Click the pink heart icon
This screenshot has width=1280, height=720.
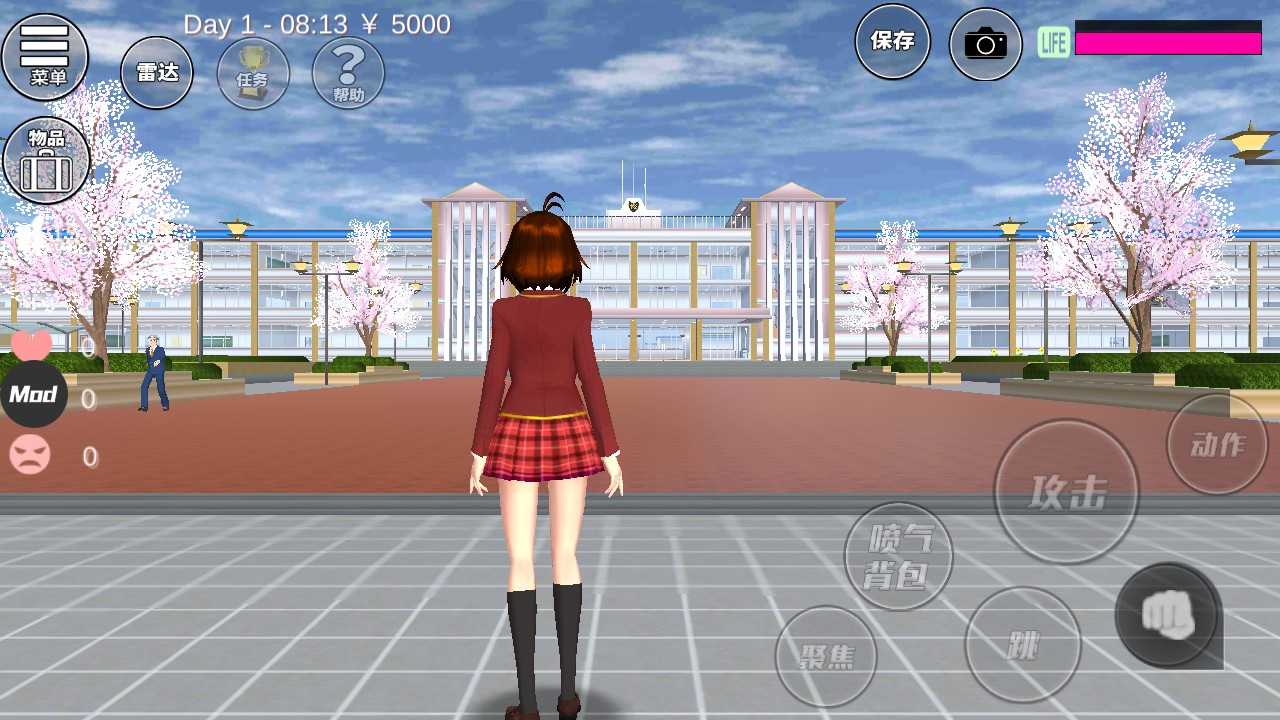[31, 345]
